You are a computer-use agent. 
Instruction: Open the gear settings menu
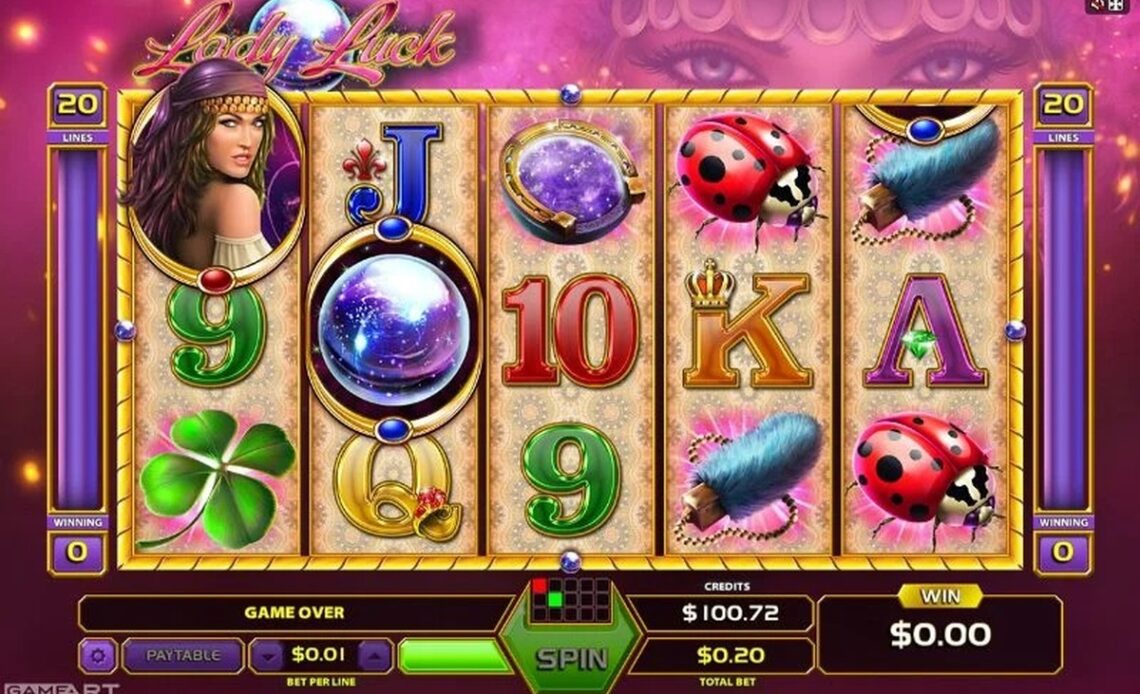click(98, 656)
